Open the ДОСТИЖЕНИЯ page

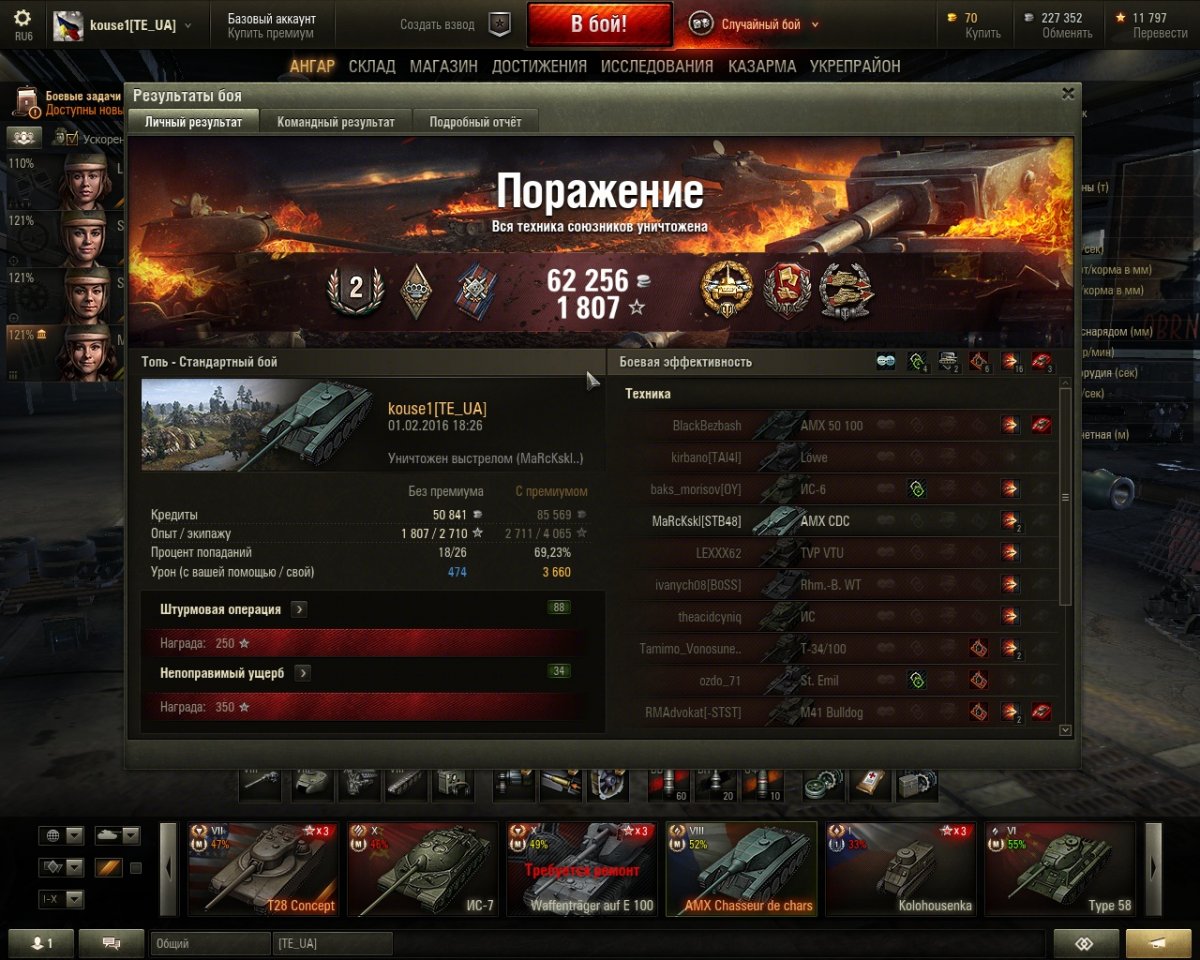539,67
